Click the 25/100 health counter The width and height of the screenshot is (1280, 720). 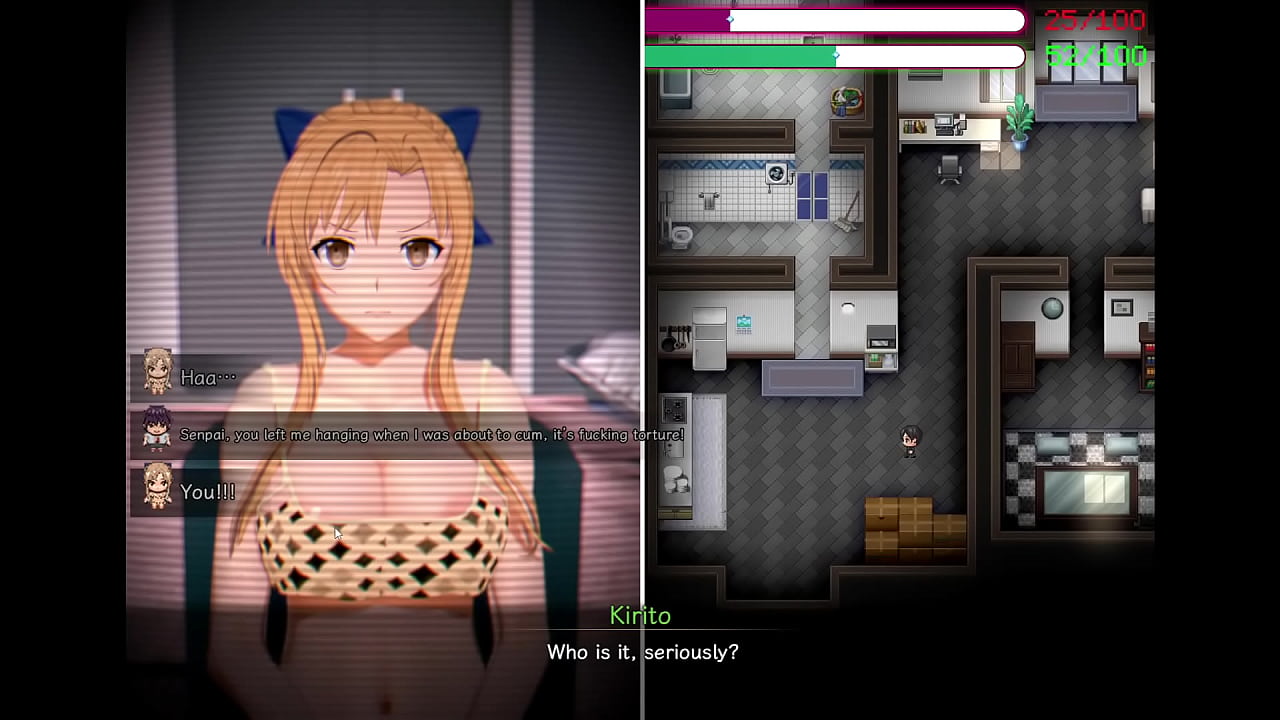(1093, 20)
